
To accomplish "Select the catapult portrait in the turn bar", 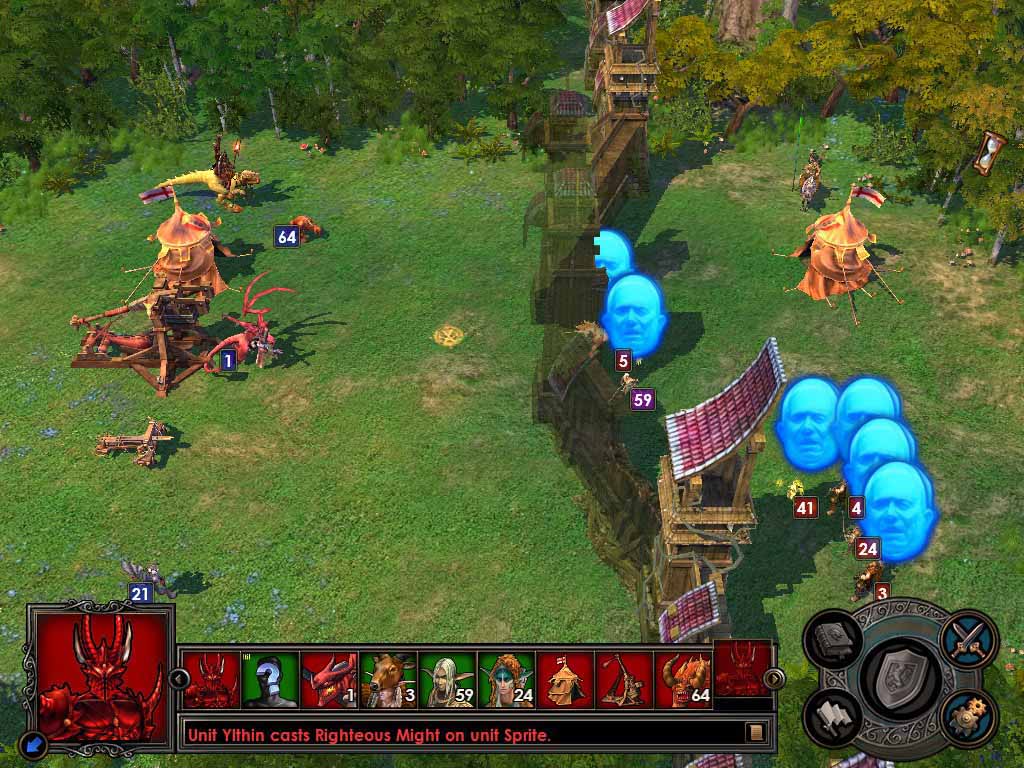I will [624, 680].
